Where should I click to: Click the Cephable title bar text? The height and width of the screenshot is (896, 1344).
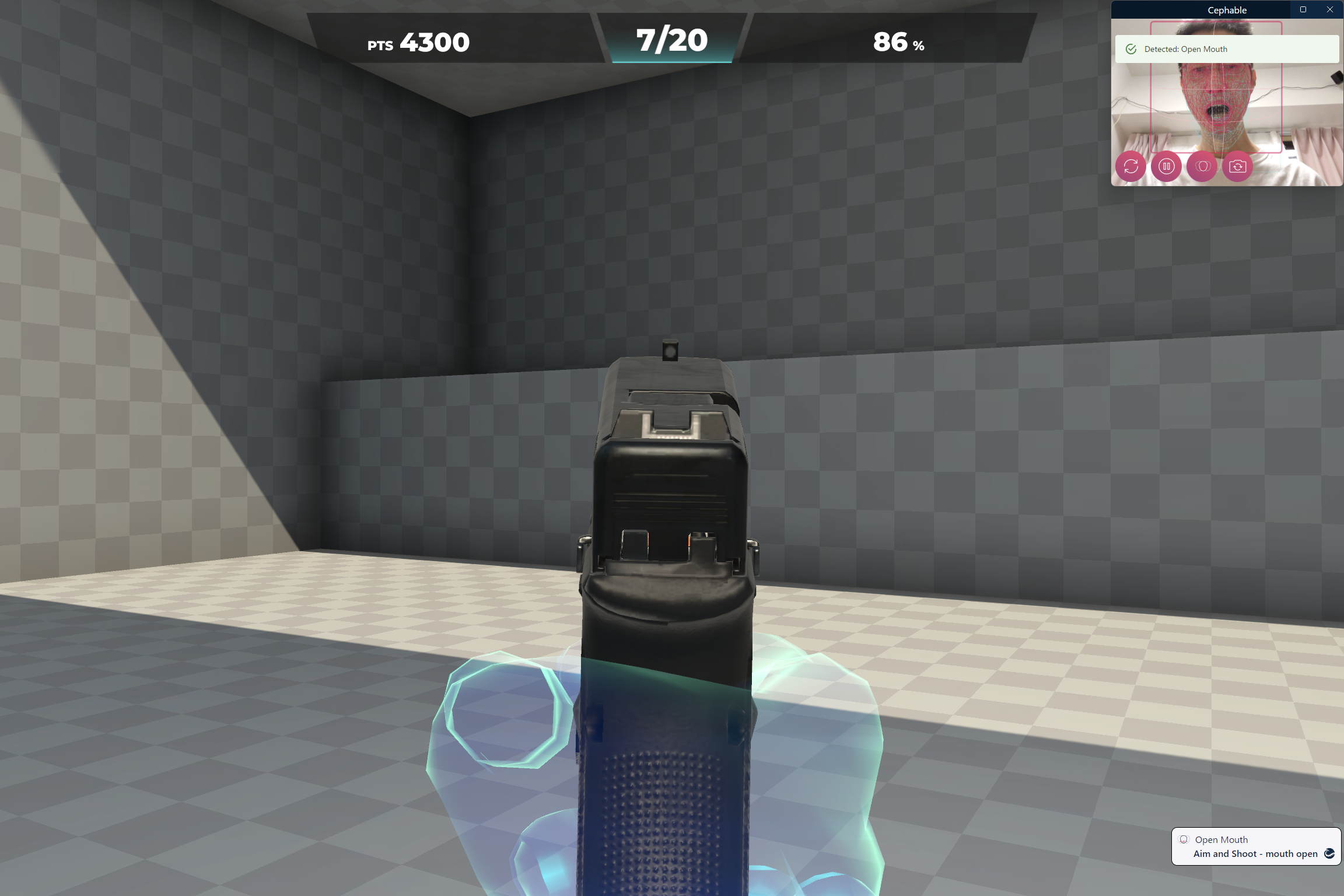point(1227,9)
